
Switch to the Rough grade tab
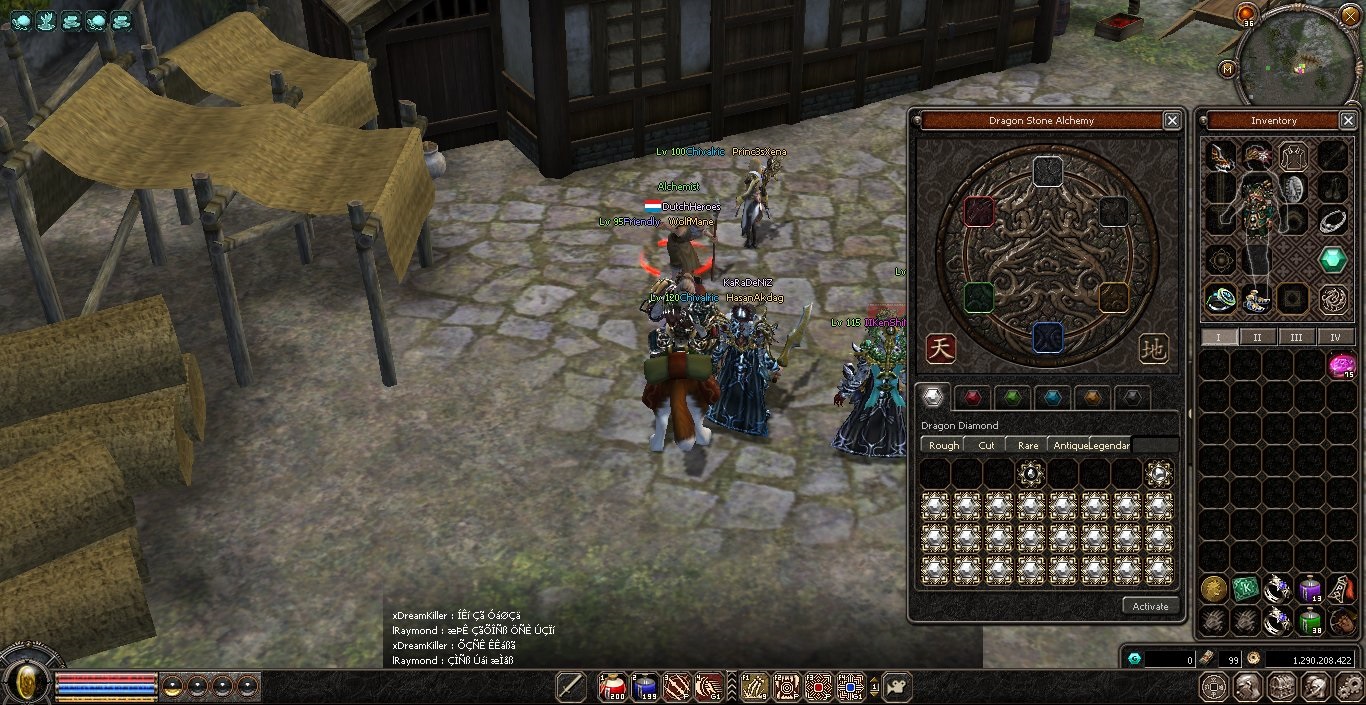click(x=943, y=445)
